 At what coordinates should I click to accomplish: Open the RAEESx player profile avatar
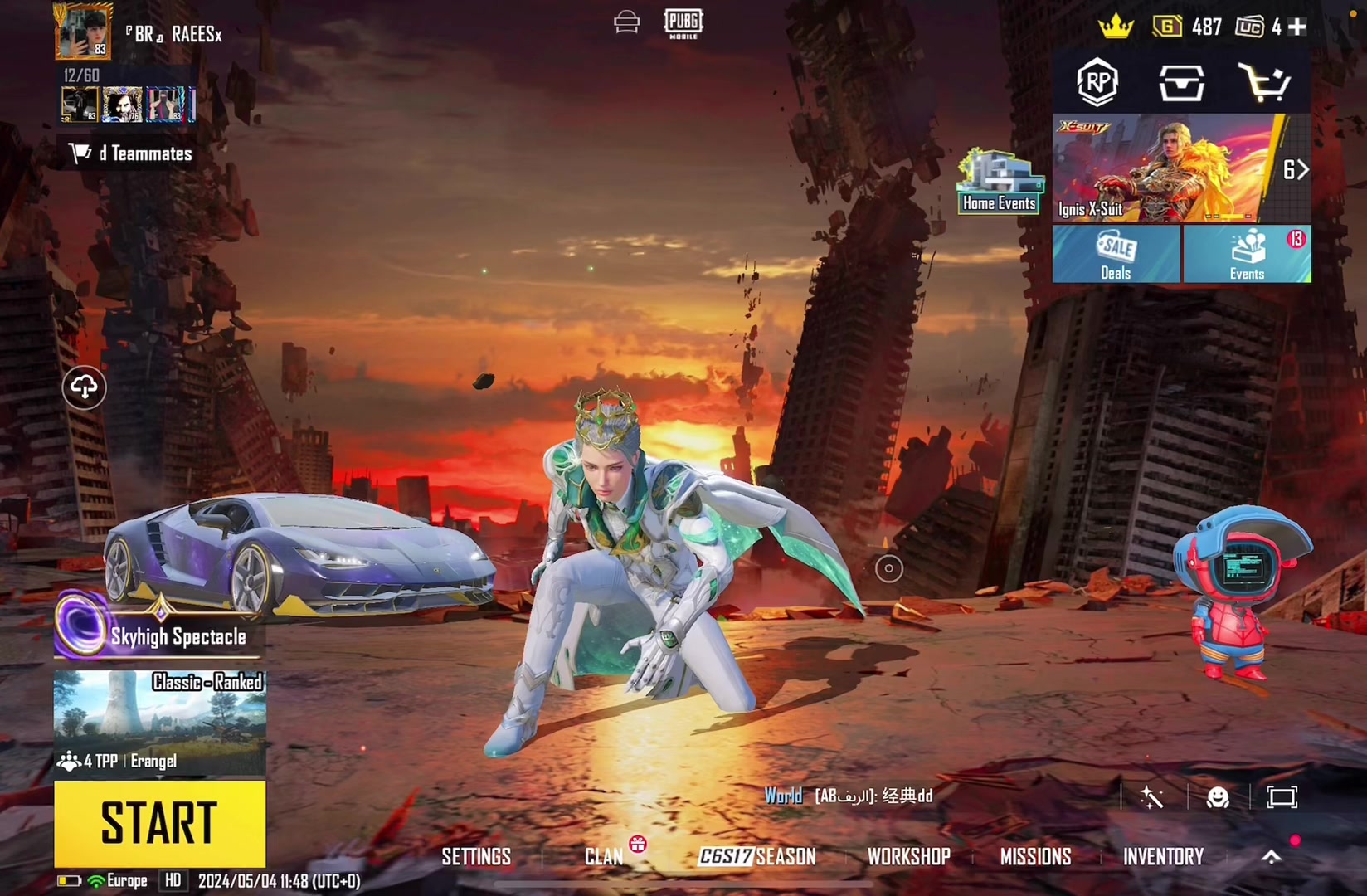coord(83,31)
